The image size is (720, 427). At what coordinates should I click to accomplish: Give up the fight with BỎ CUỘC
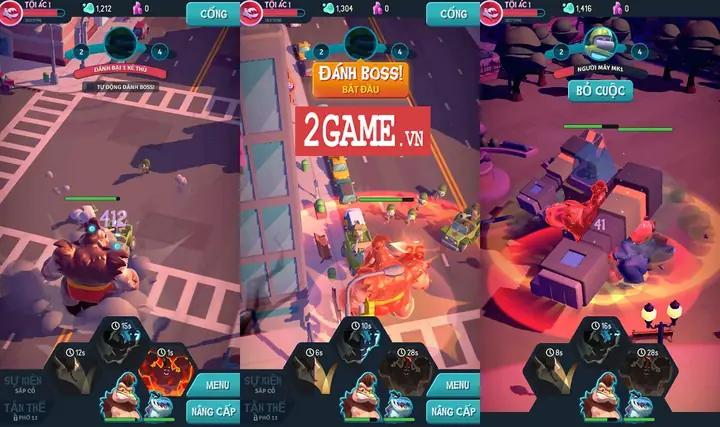pos(600,89)
